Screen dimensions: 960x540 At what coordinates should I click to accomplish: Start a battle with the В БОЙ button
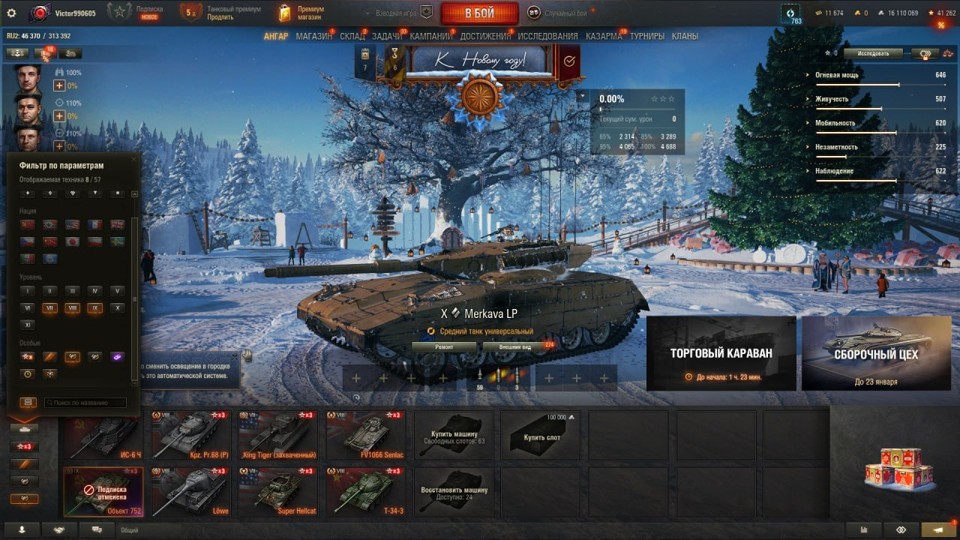479,13
